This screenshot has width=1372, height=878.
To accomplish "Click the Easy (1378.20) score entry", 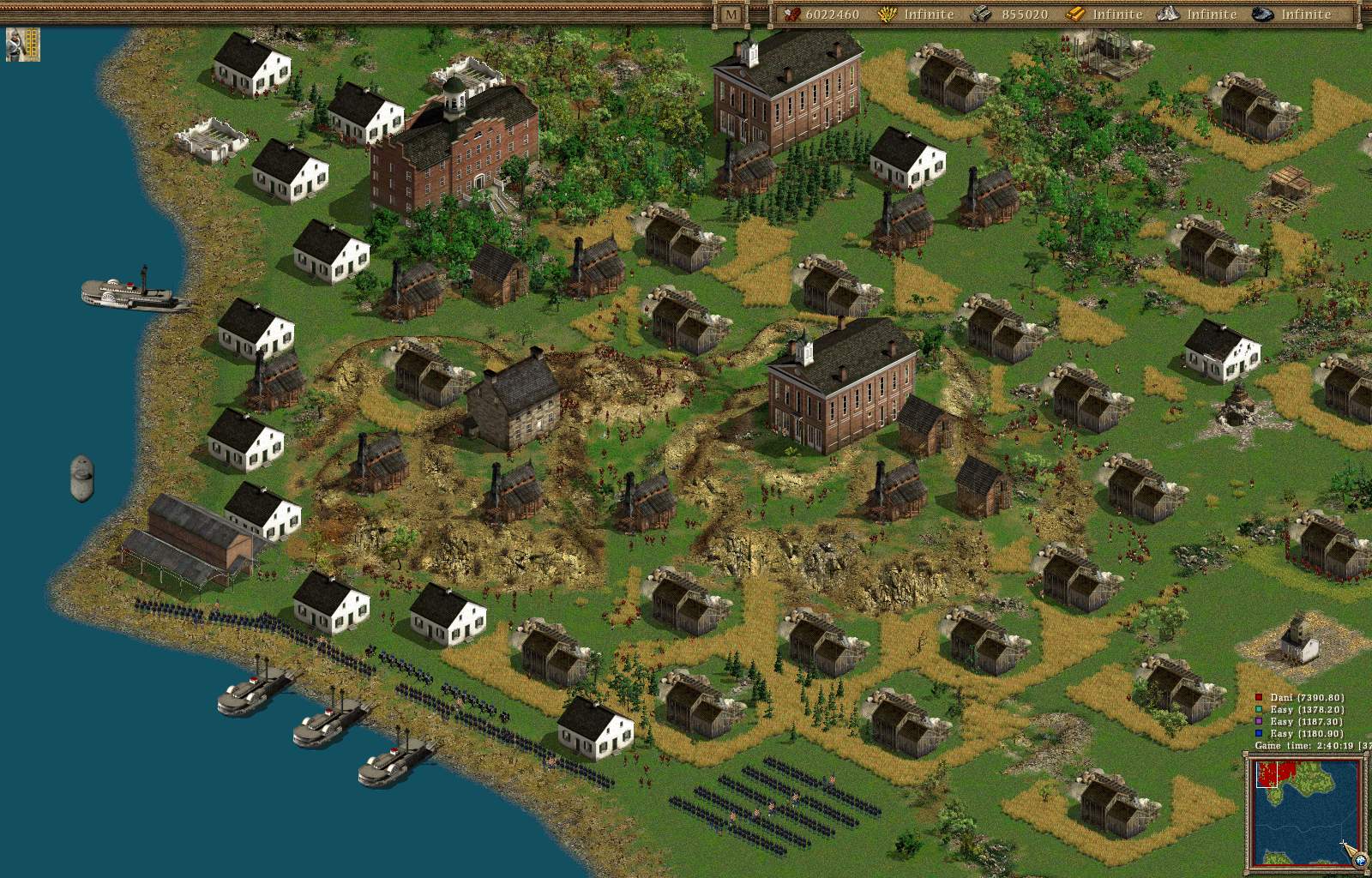I will 1306,710.
